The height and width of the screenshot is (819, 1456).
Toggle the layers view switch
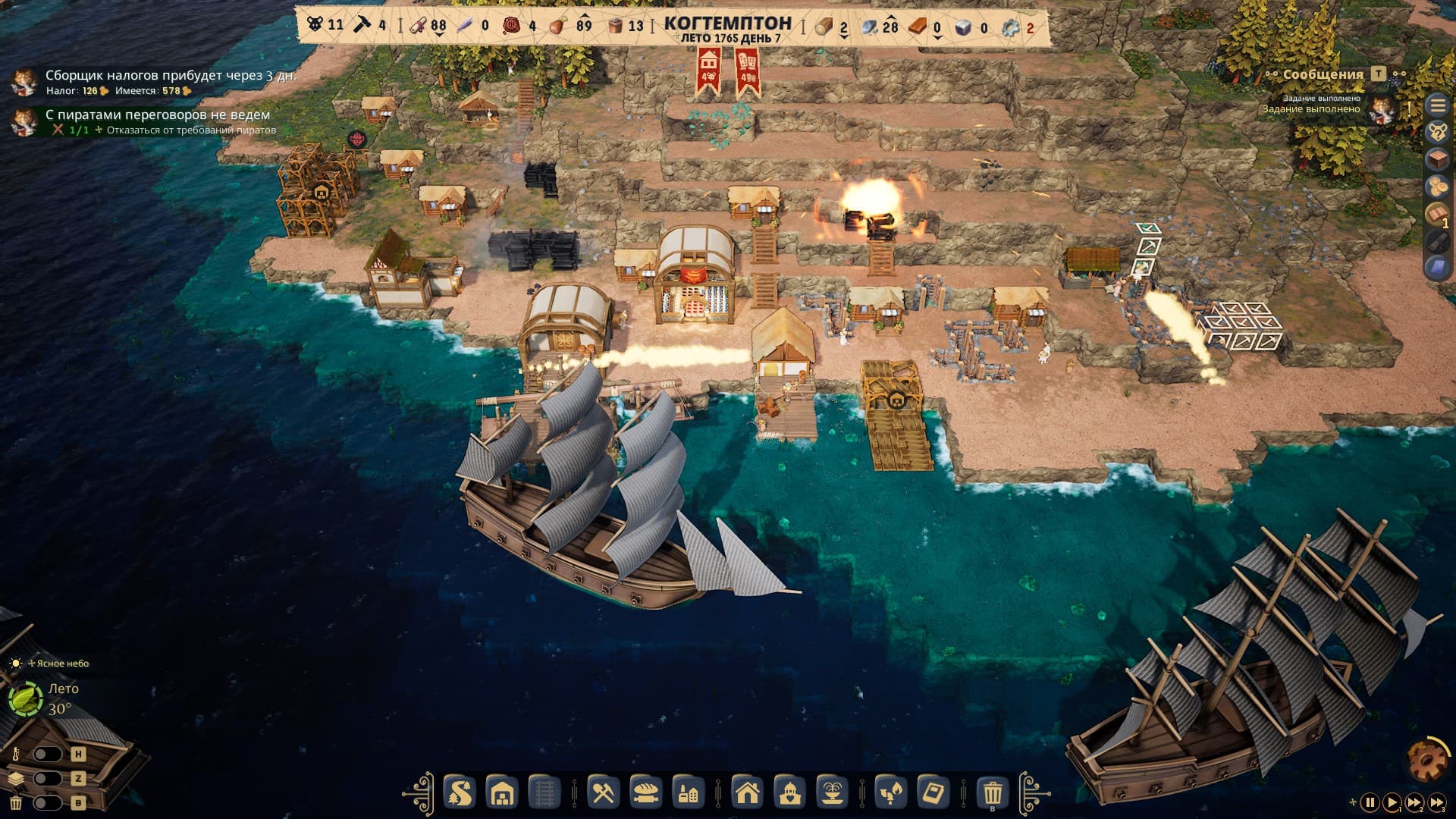coord(47,779)
